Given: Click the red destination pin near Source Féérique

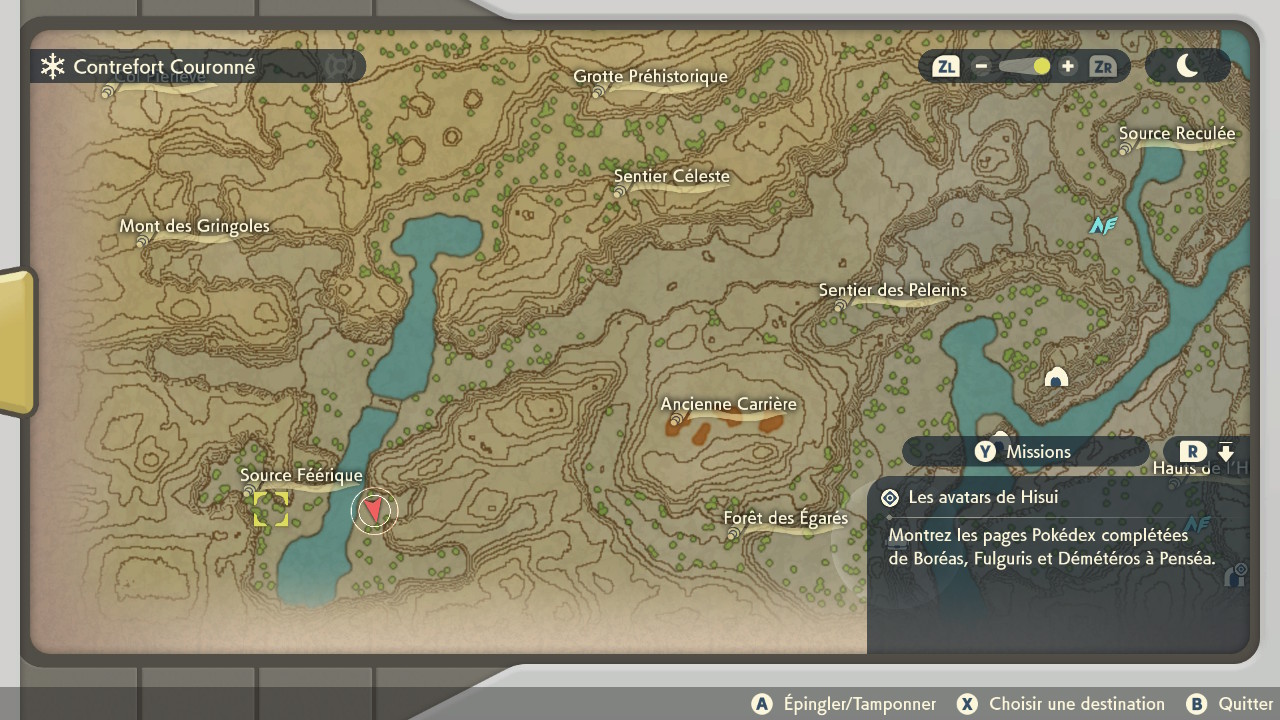Looking at the screenshot, I should pos(373,510).
